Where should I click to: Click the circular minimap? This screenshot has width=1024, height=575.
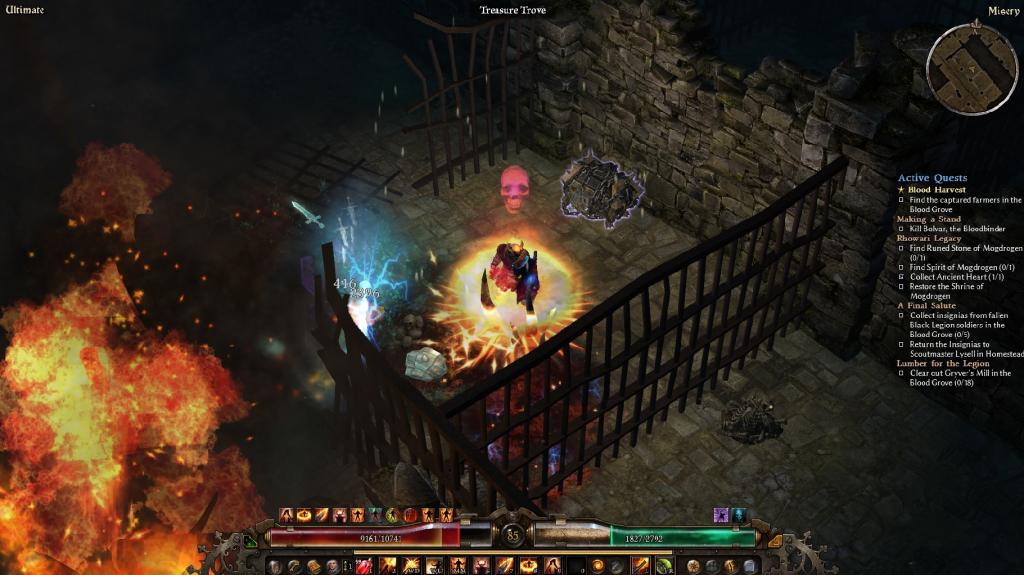point(971,68)
